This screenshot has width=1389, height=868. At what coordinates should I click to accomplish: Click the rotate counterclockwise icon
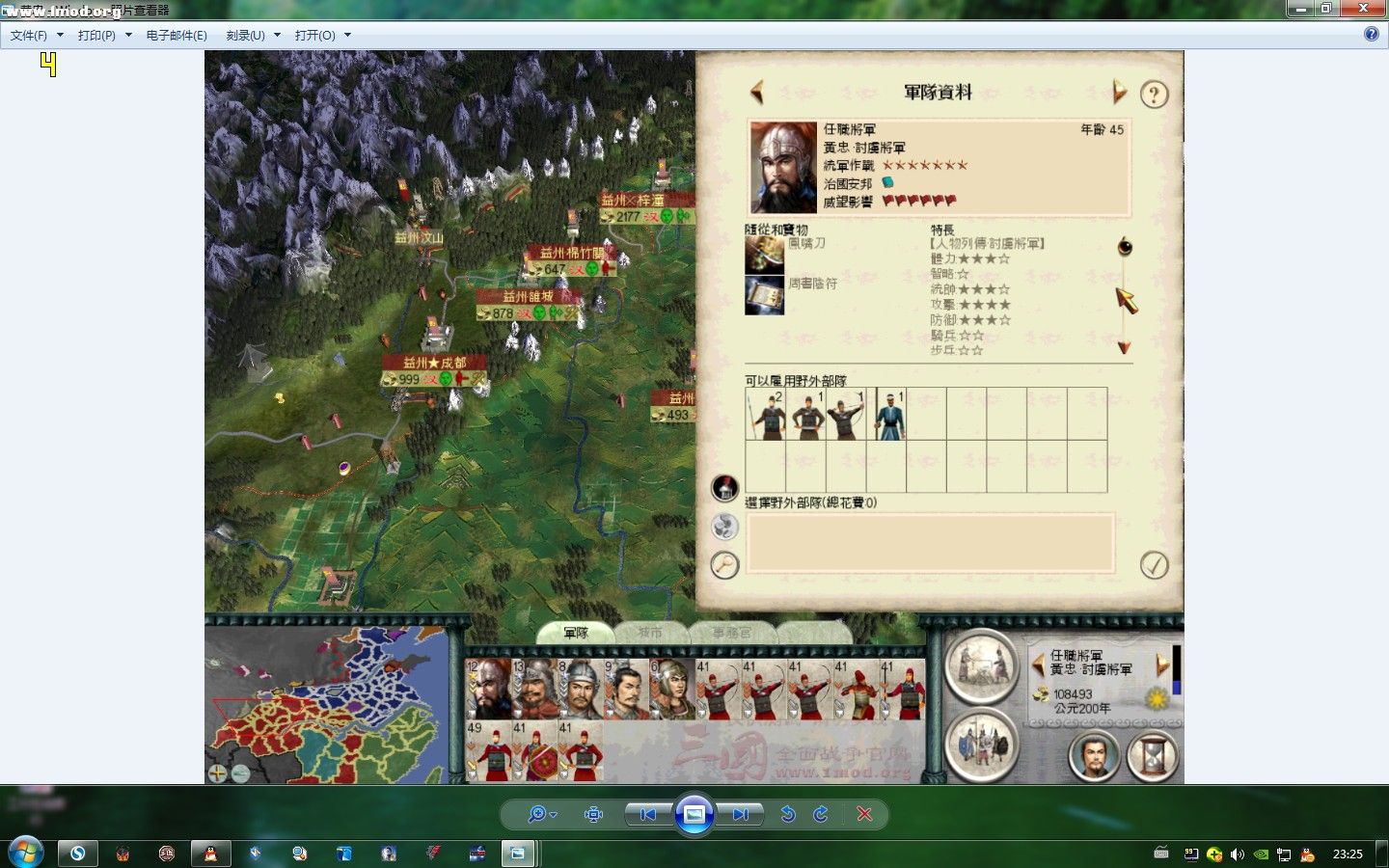[788, 814]
